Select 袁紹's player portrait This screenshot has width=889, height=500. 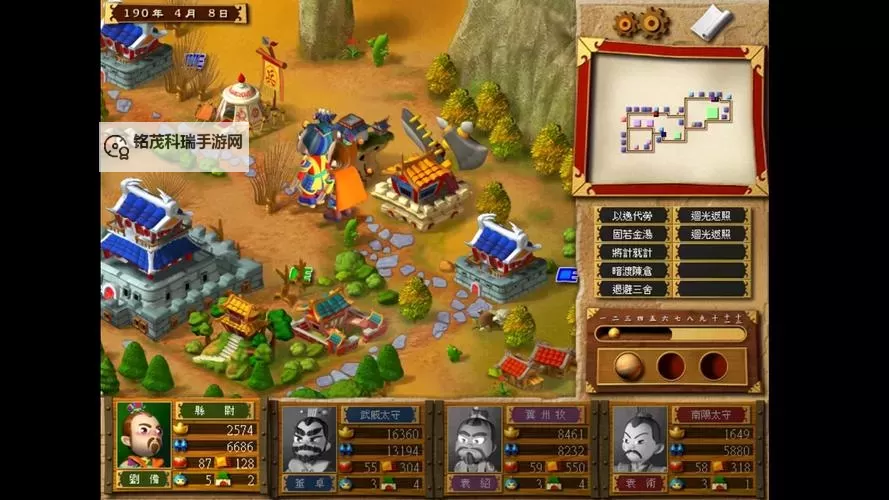(475, 440)
